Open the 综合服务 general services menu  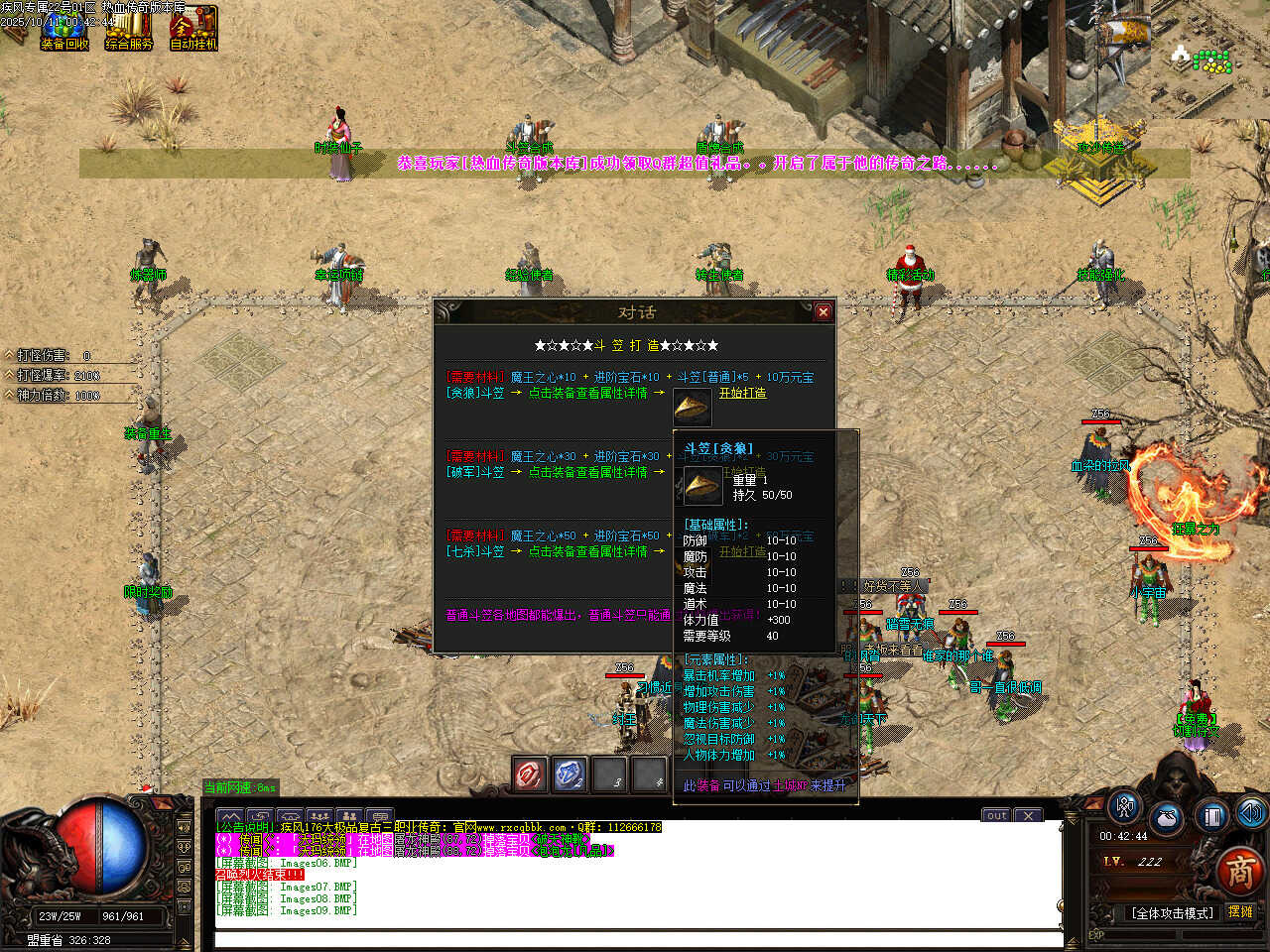(x=129, y=28)
